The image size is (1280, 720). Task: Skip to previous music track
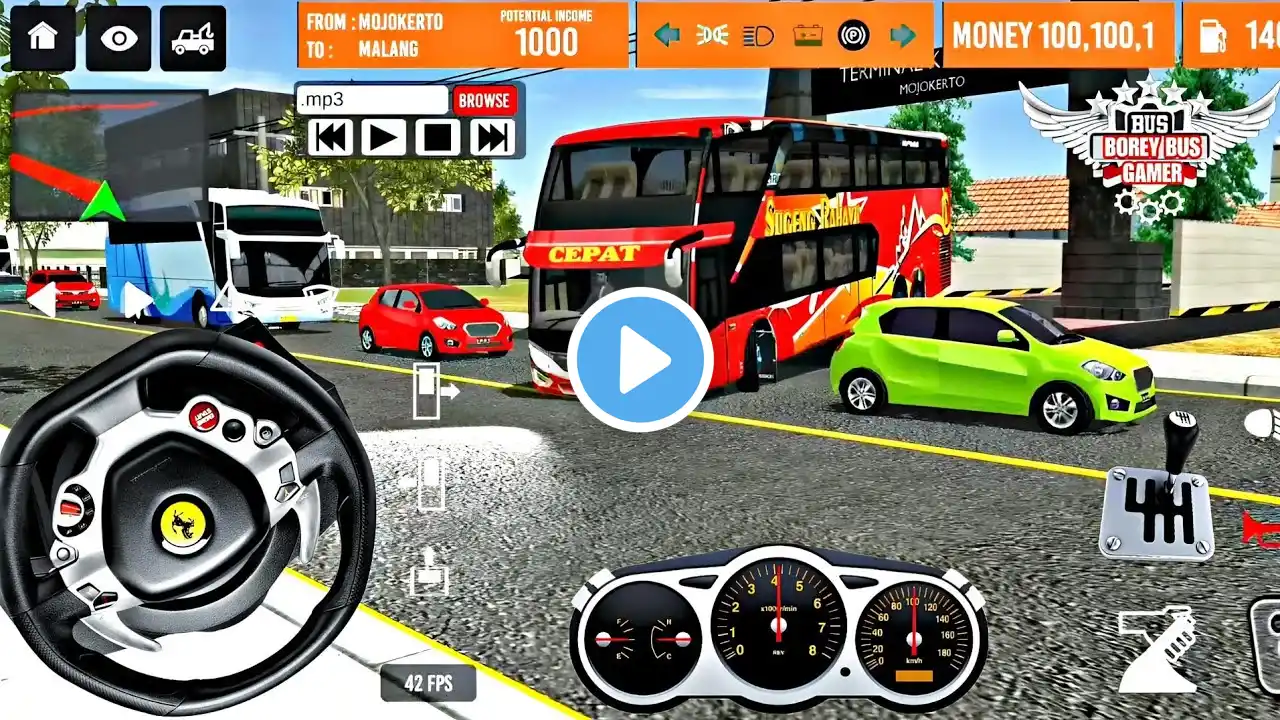click(330, 137)
